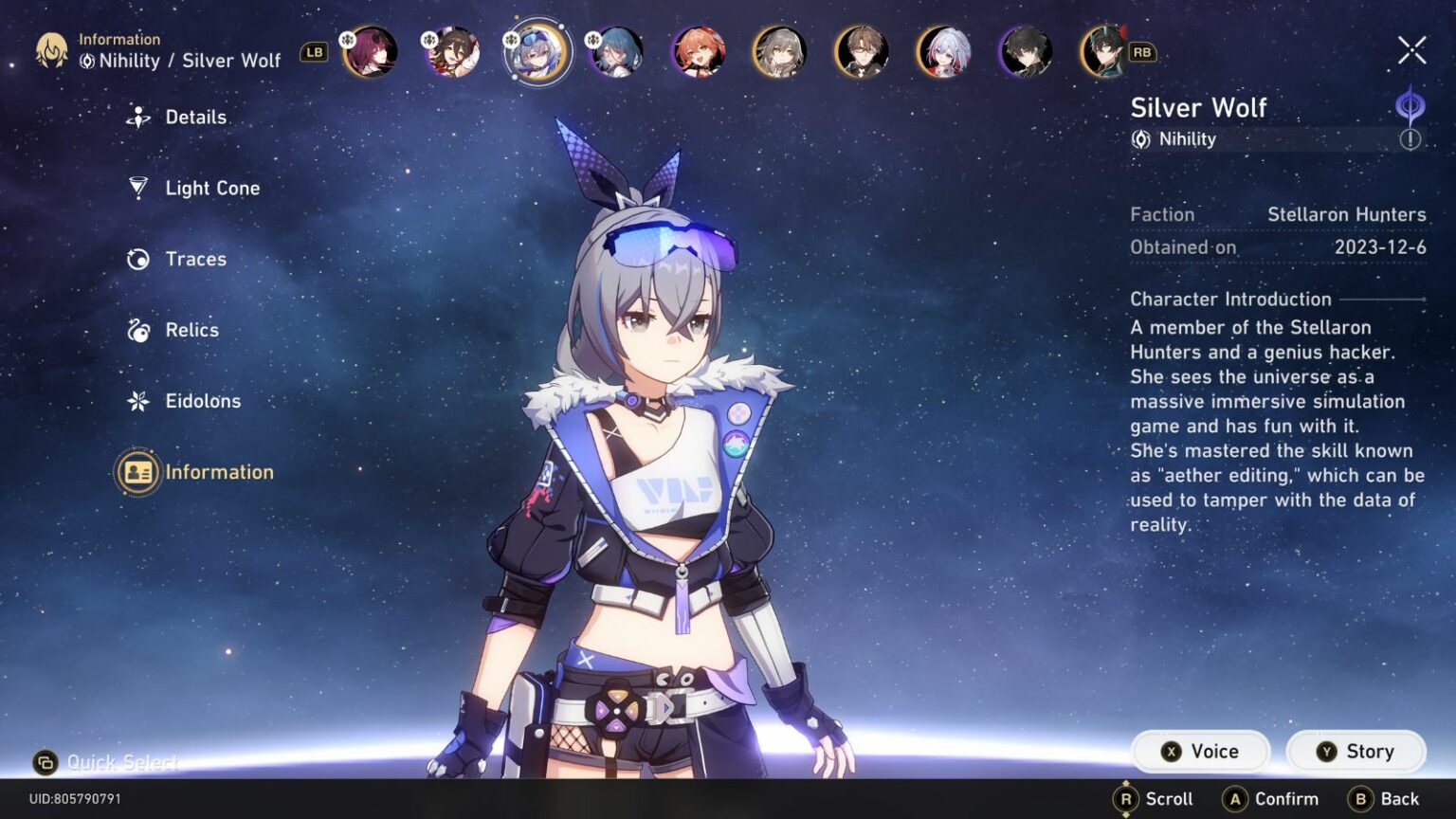Screen dimensions: 1456x819
Task: Close the character screen with the X
Action: click(x=1411, y=50)
